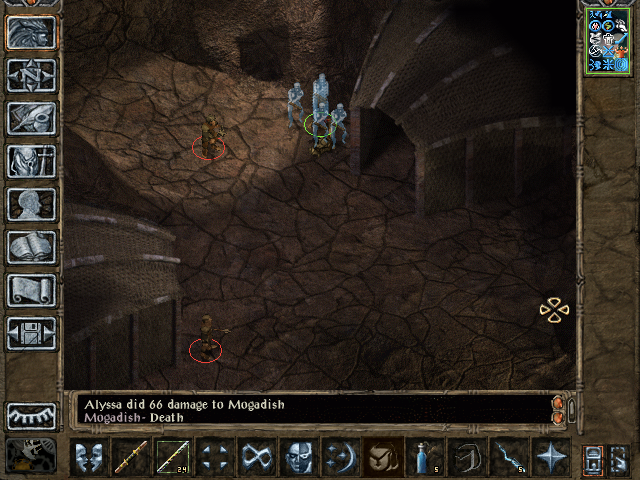640x480 pixels.
Task: Open the mage spellbook
Action: [31, 247]
